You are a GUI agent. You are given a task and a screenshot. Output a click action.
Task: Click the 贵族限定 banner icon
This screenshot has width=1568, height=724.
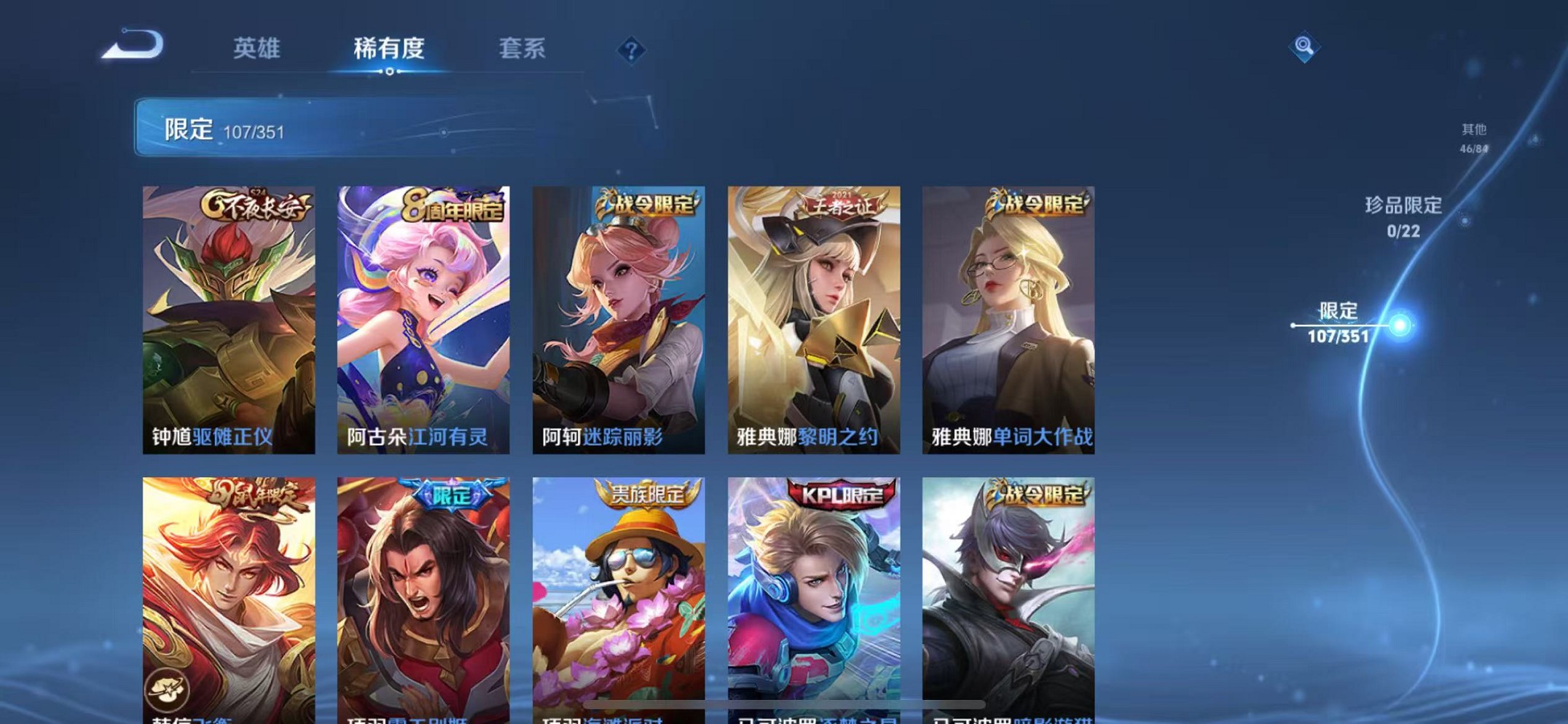coord(648,494)
